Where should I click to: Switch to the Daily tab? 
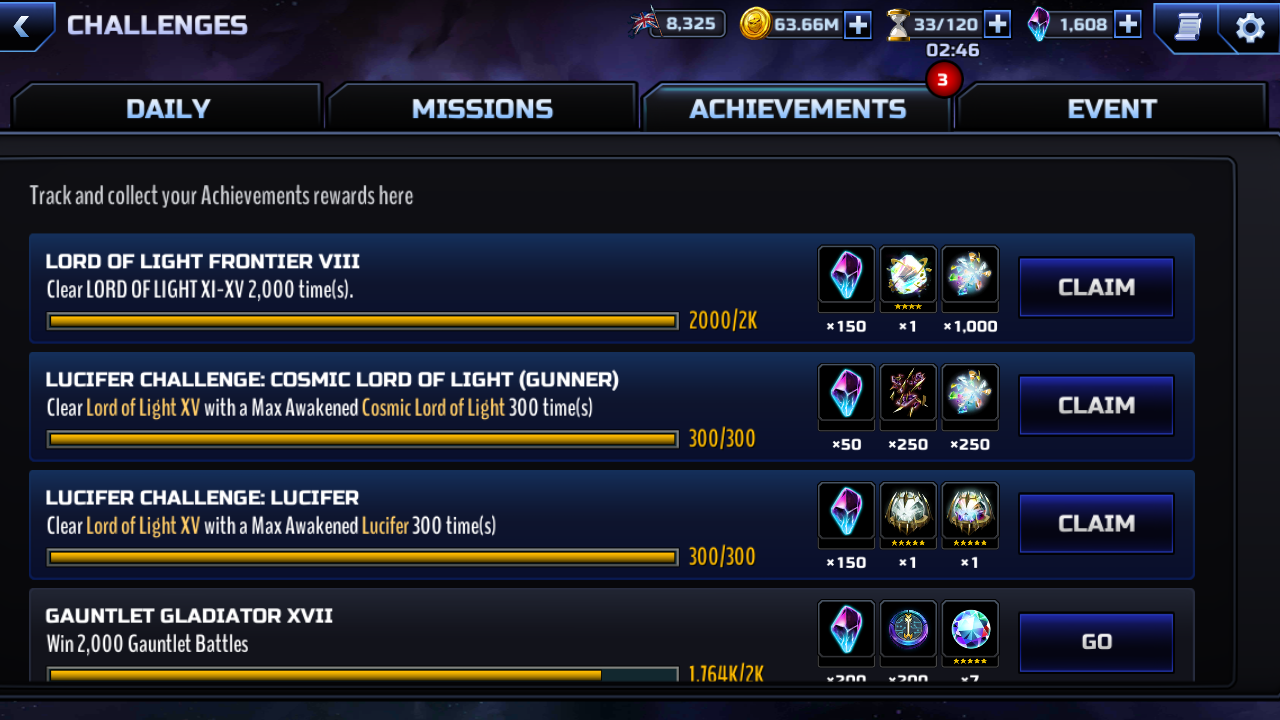[168, 108]
